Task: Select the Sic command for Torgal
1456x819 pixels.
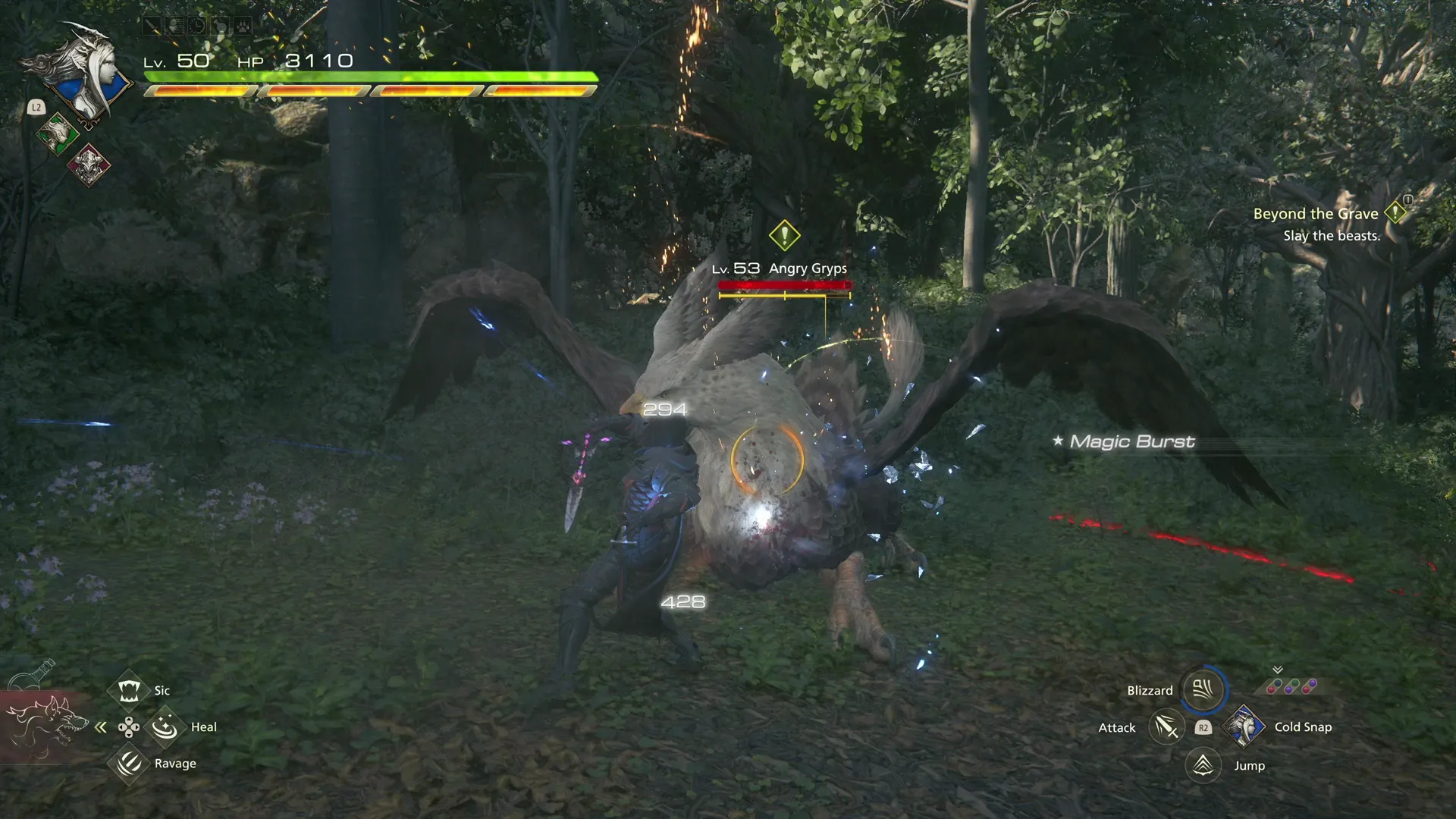Action: (129, 690)
